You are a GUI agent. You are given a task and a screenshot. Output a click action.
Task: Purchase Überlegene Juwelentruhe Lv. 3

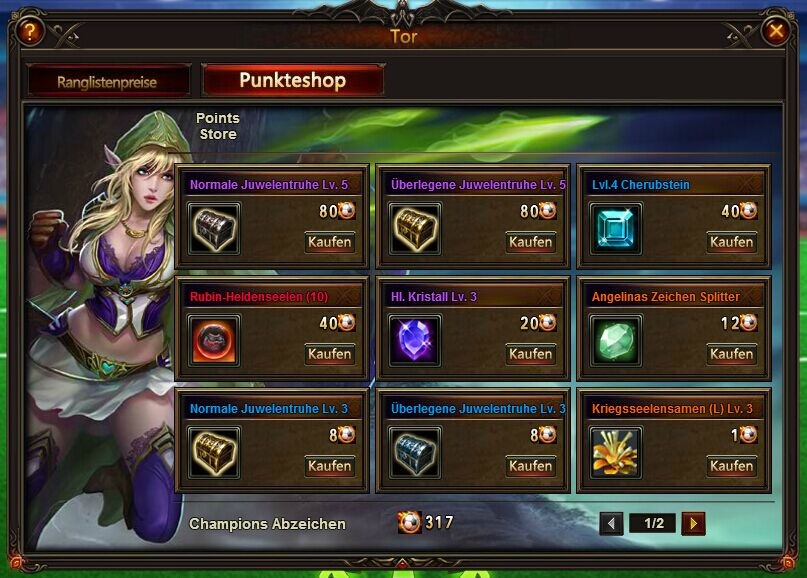click(530, 466)
